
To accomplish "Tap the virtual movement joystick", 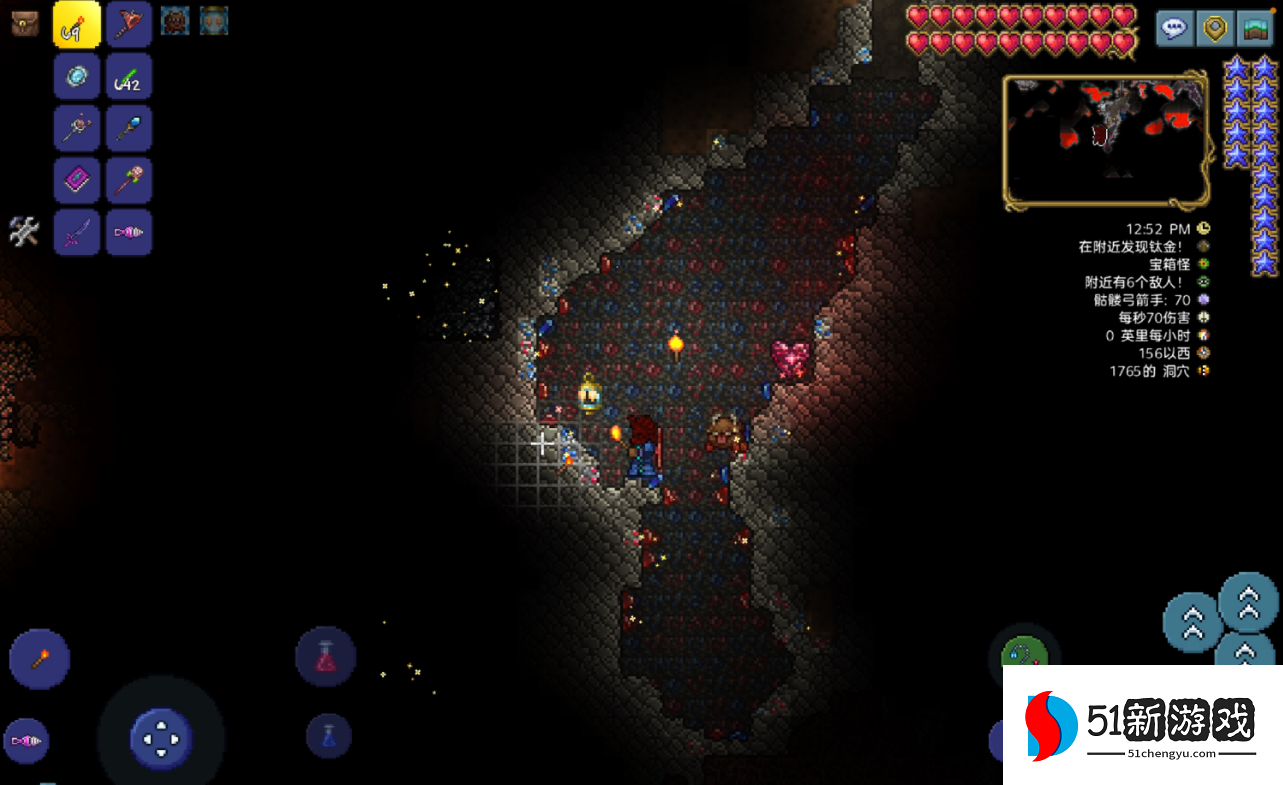I will [161, 740].
